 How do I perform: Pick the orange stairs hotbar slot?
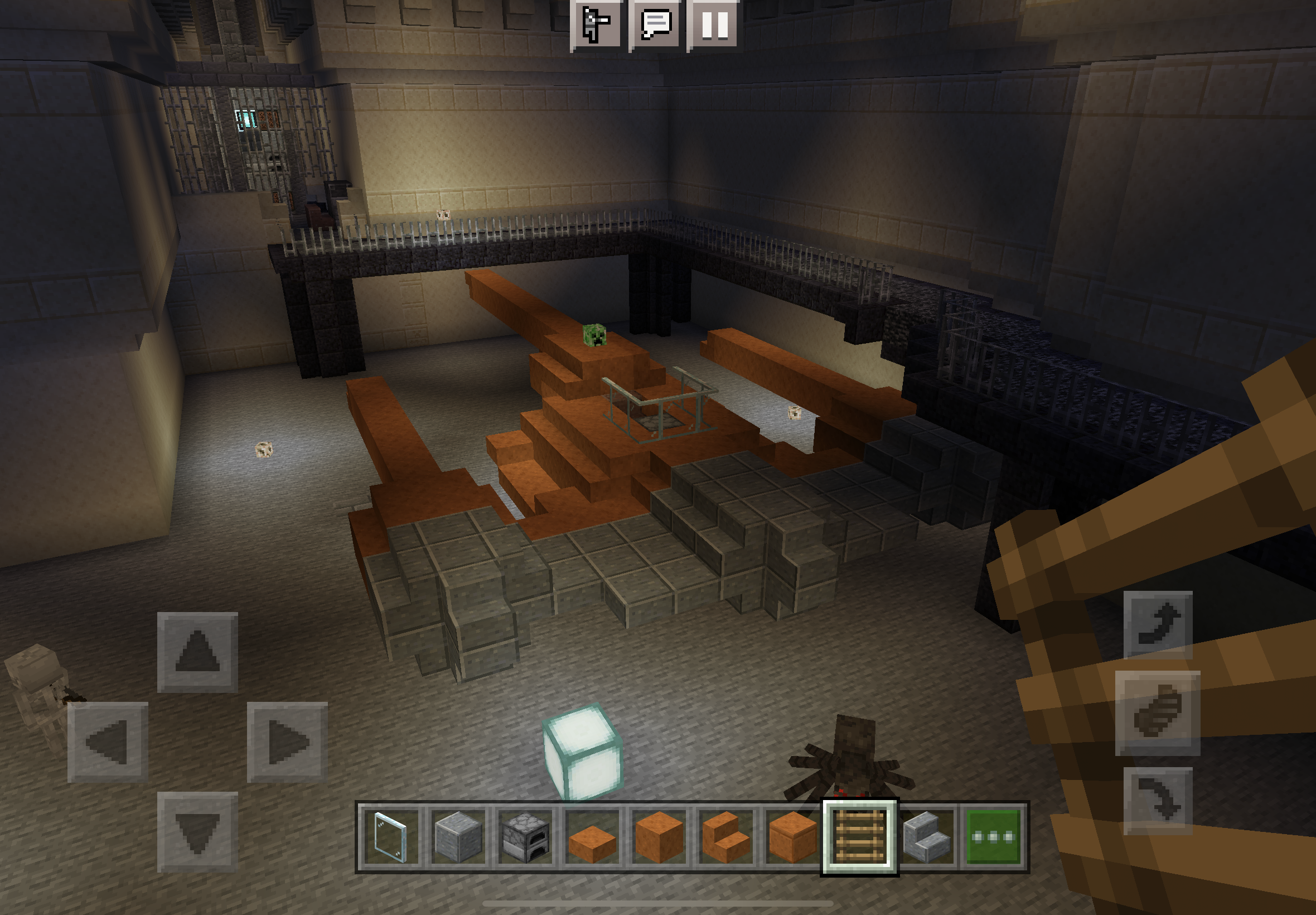tap(726, 837)
